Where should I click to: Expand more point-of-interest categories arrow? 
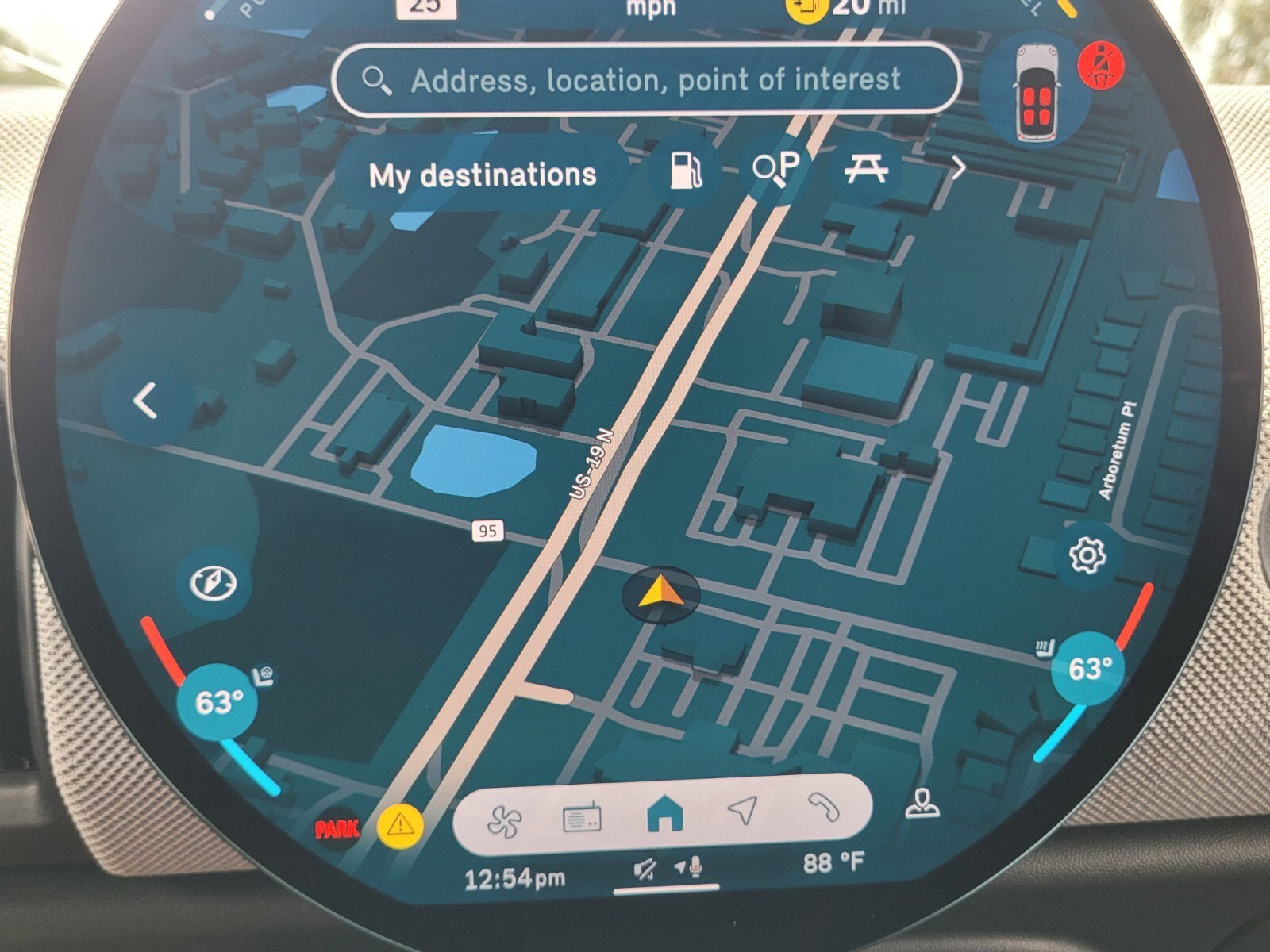coord(958,168)
